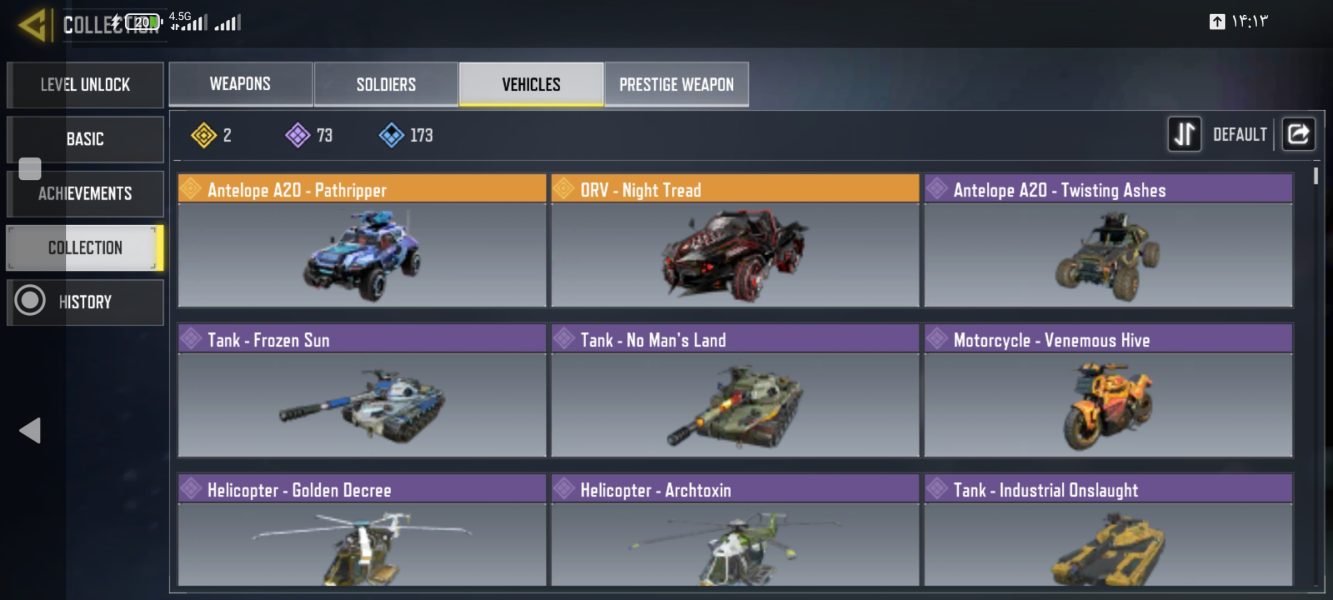Open the Prestige Weapon tab
Viewport: 1333px width, 600px height.
[x=676, y=84]
